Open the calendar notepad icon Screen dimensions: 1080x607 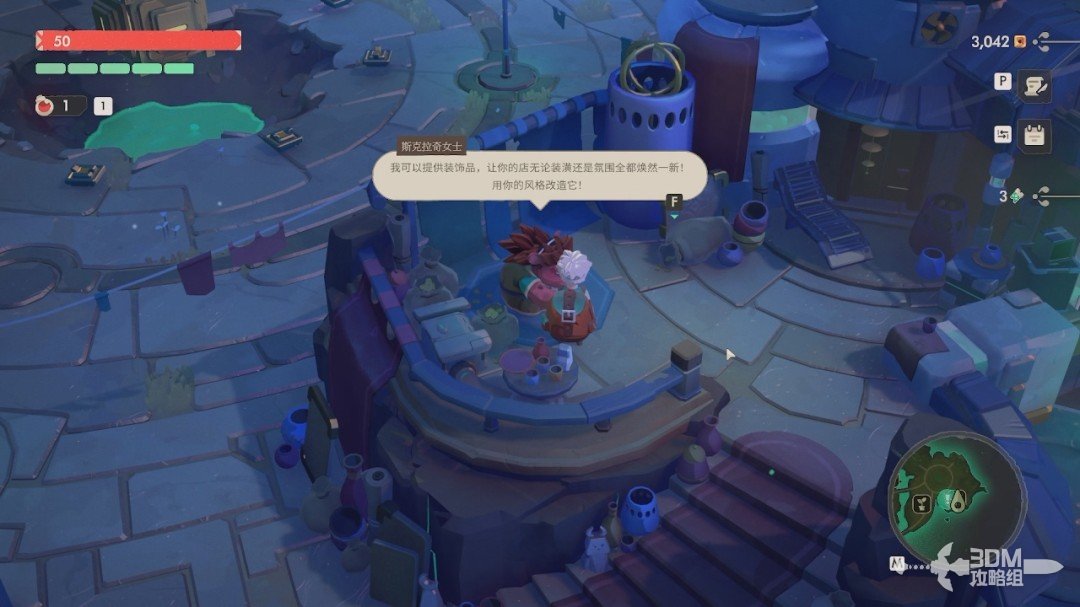(1034, 135)
